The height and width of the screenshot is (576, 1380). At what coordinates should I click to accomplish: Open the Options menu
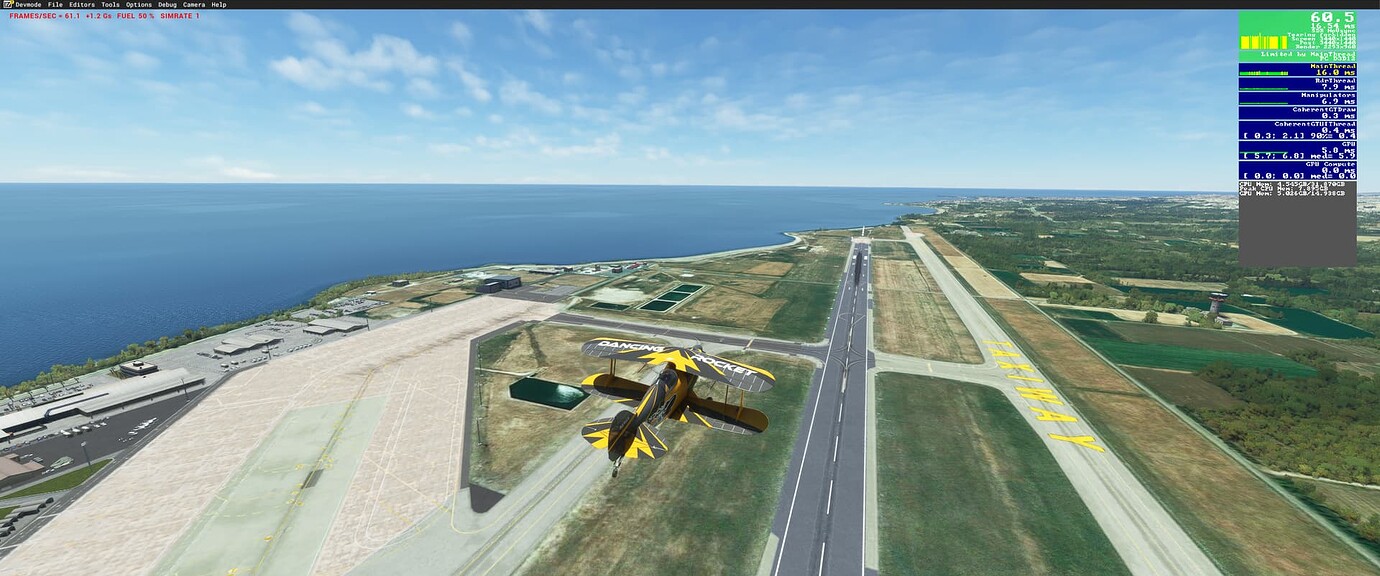pos(139,5)
